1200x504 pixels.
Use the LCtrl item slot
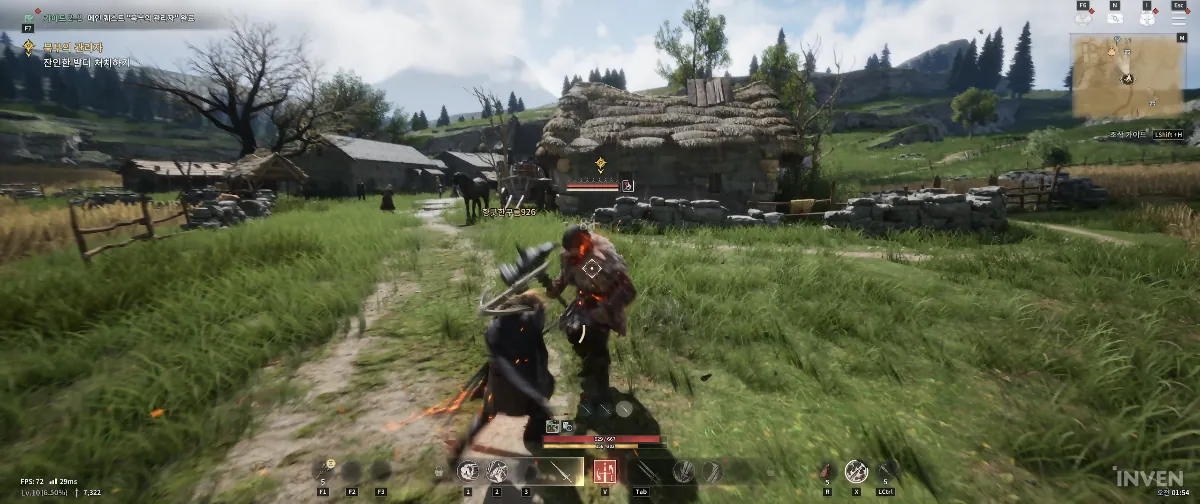(x=887, y=471)
